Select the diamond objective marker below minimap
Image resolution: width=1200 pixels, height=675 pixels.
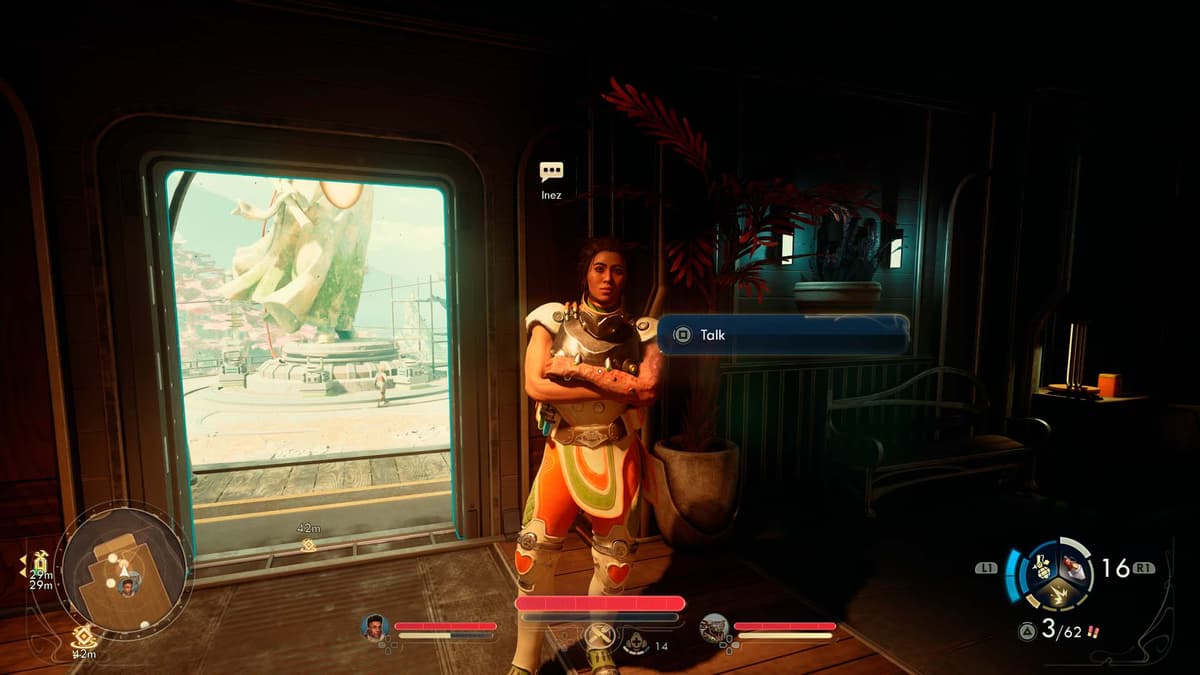[84, 634]
